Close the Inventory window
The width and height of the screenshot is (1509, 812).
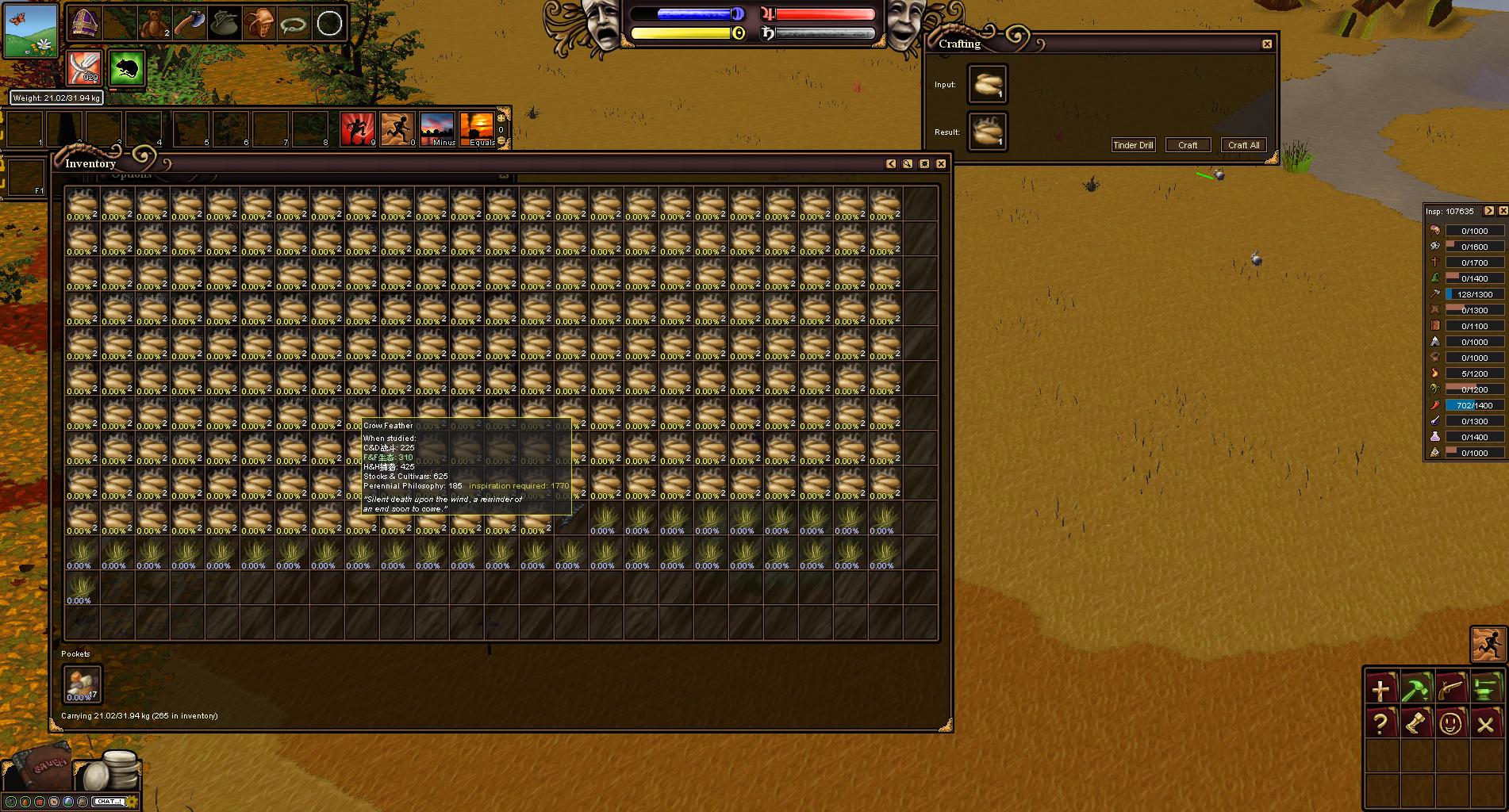(x=941, y=163)
